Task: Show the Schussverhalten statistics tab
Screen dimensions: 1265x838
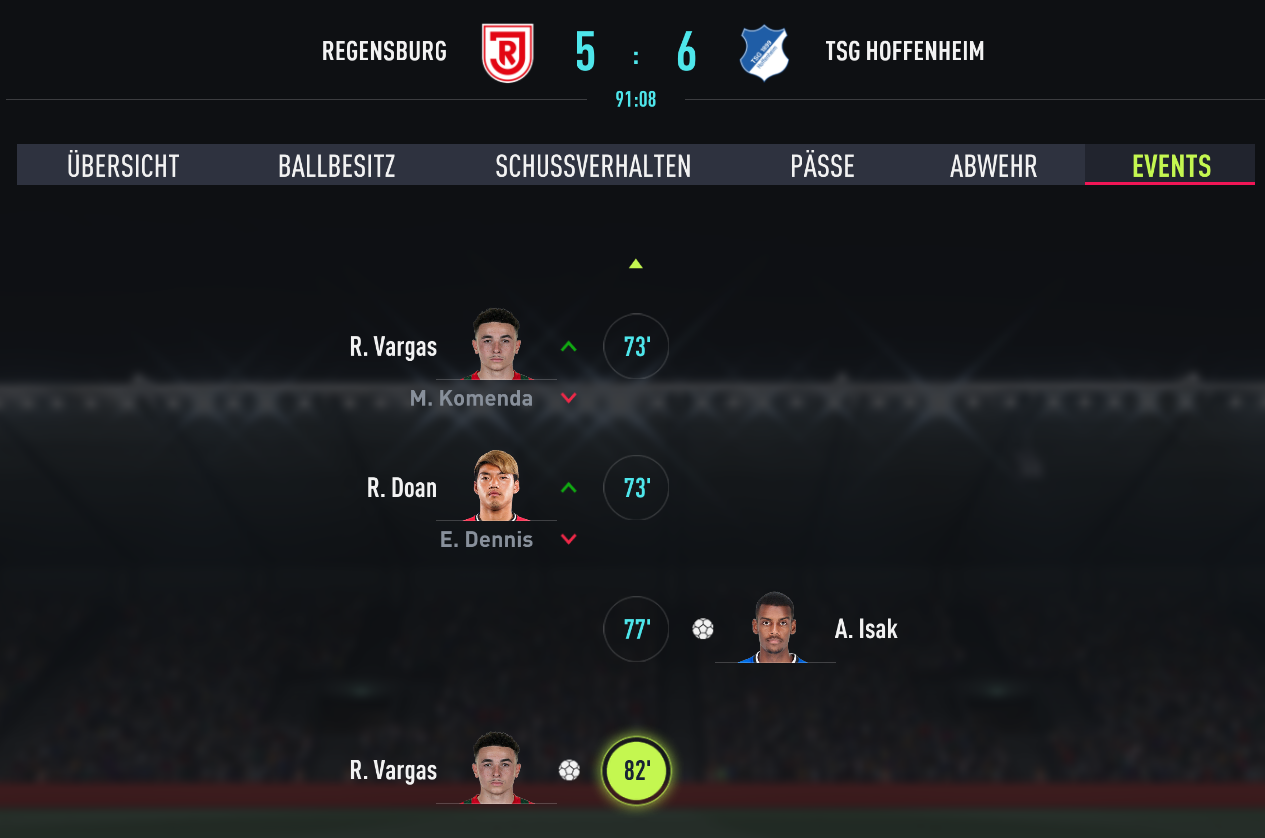Action: click(x=593, y=166)
